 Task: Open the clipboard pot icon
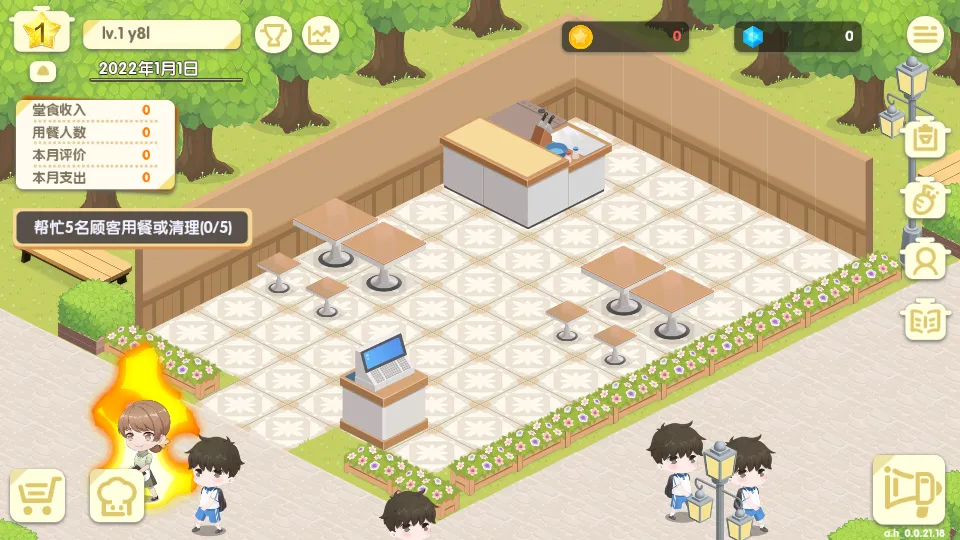tap(925, 139)
